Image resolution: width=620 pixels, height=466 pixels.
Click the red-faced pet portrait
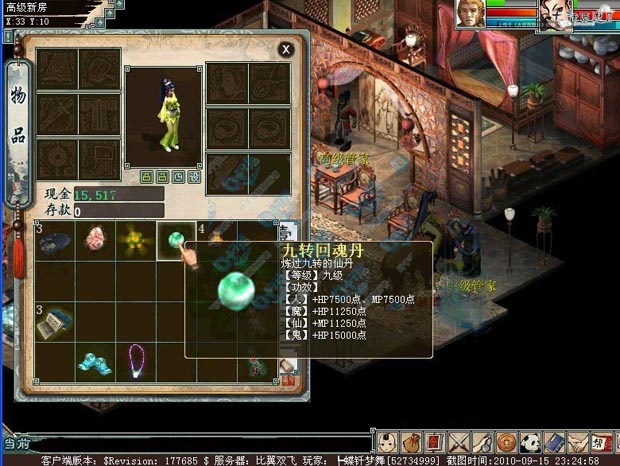(553, 13)
